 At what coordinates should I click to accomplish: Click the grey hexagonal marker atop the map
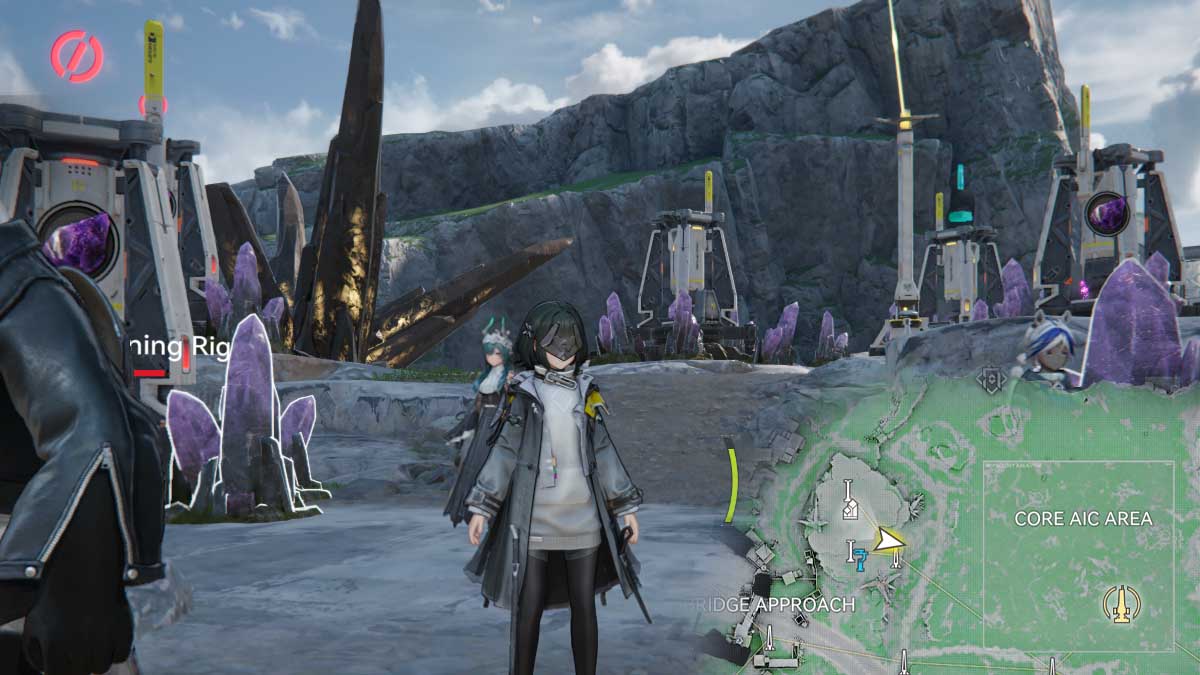(x=990, y=381)
